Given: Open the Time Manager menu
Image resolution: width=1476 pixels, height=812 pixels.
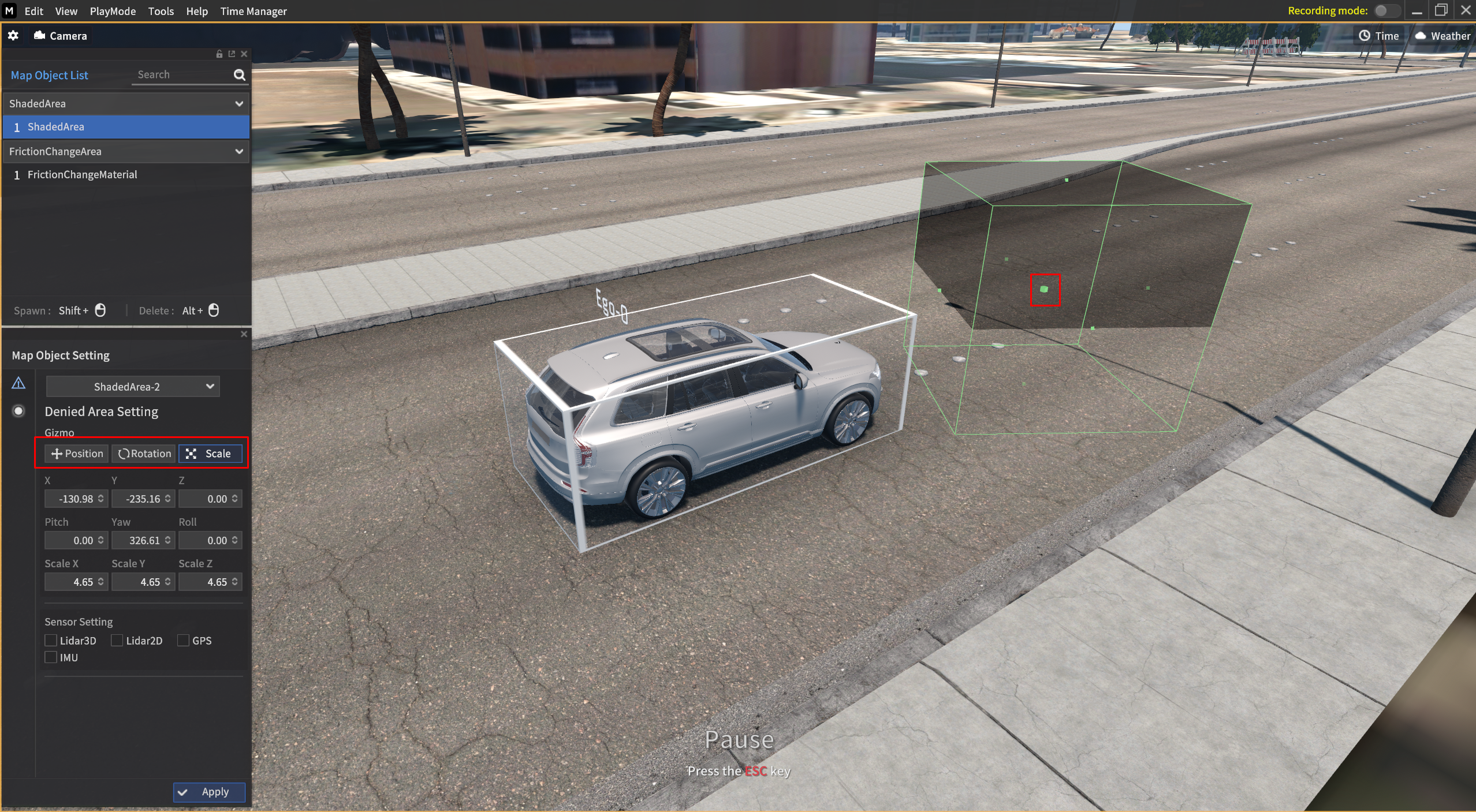Looking at the screenshot, I should pos(253,11).
